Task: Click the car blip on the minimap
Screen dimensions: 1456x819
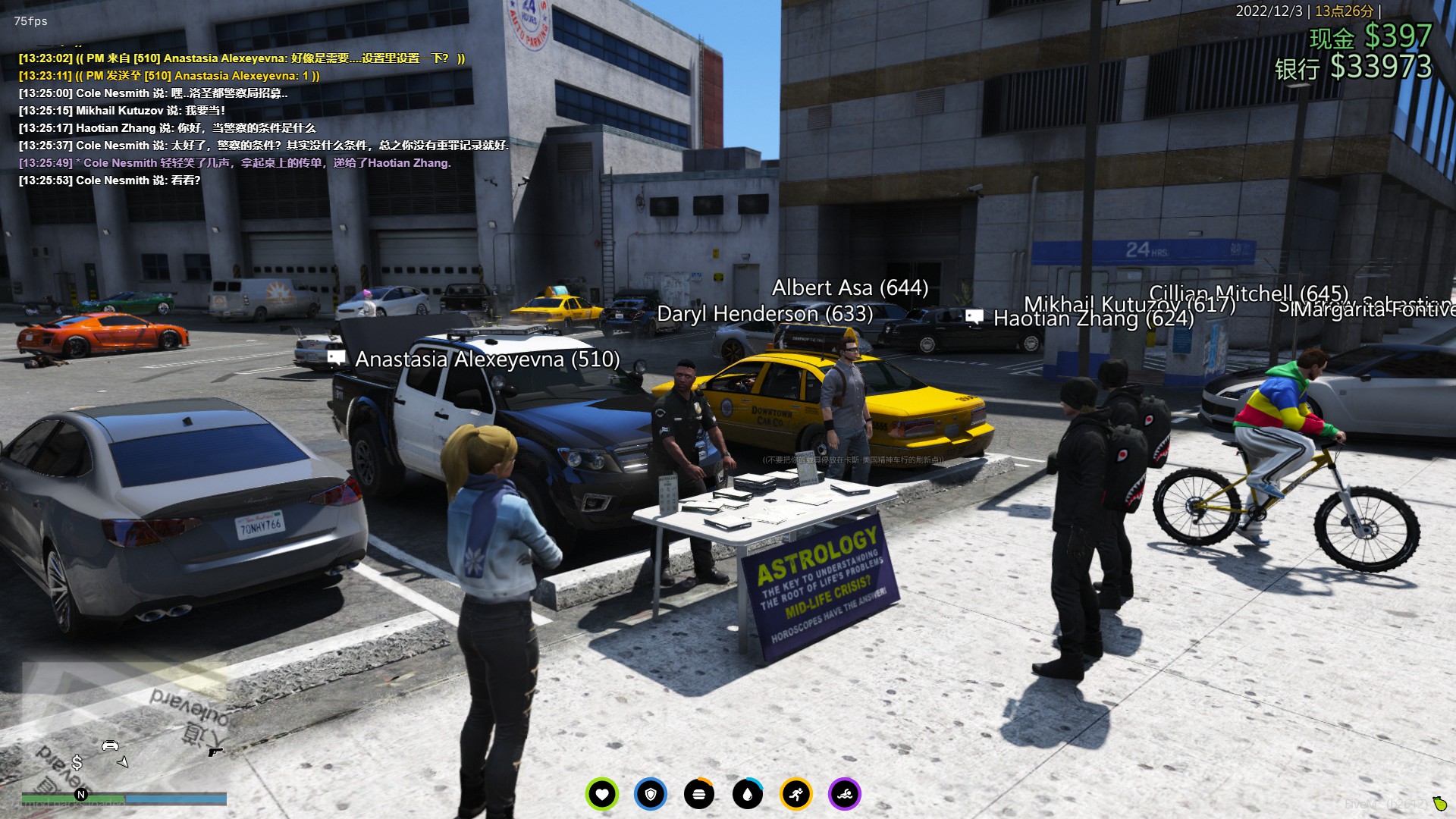Action: pos(110,745)
